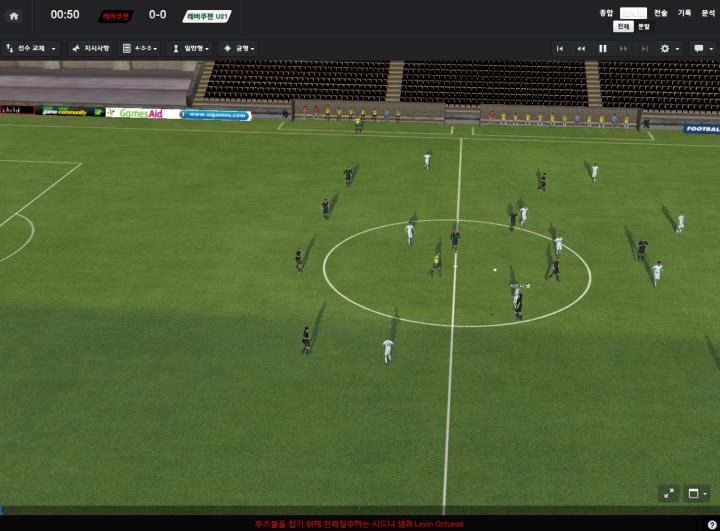Select the 분할 split view sub-tab
Image resolution: width=720 pixels, height=531 pixels.
click(x=644, y=26)
